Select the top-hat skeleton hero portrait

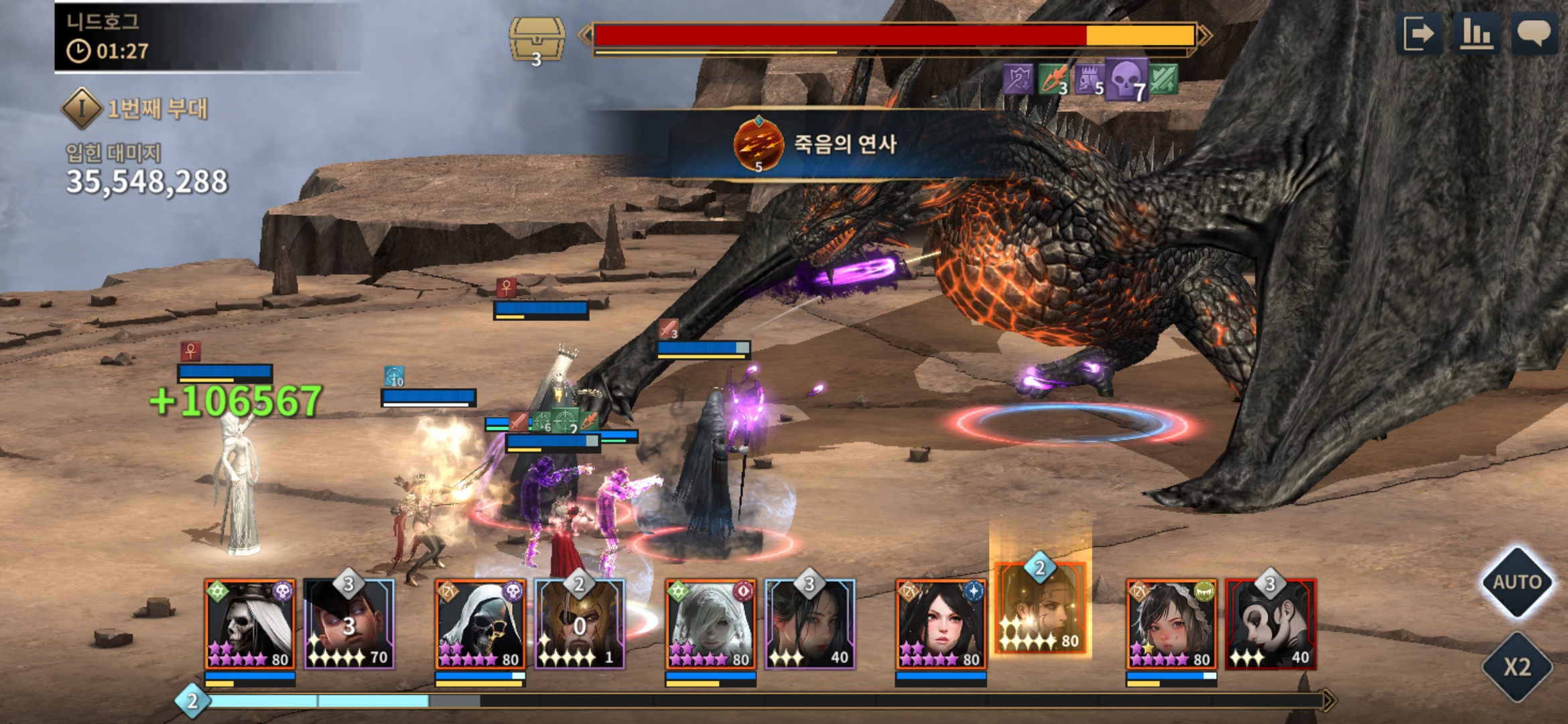click(x=250, y=624)
